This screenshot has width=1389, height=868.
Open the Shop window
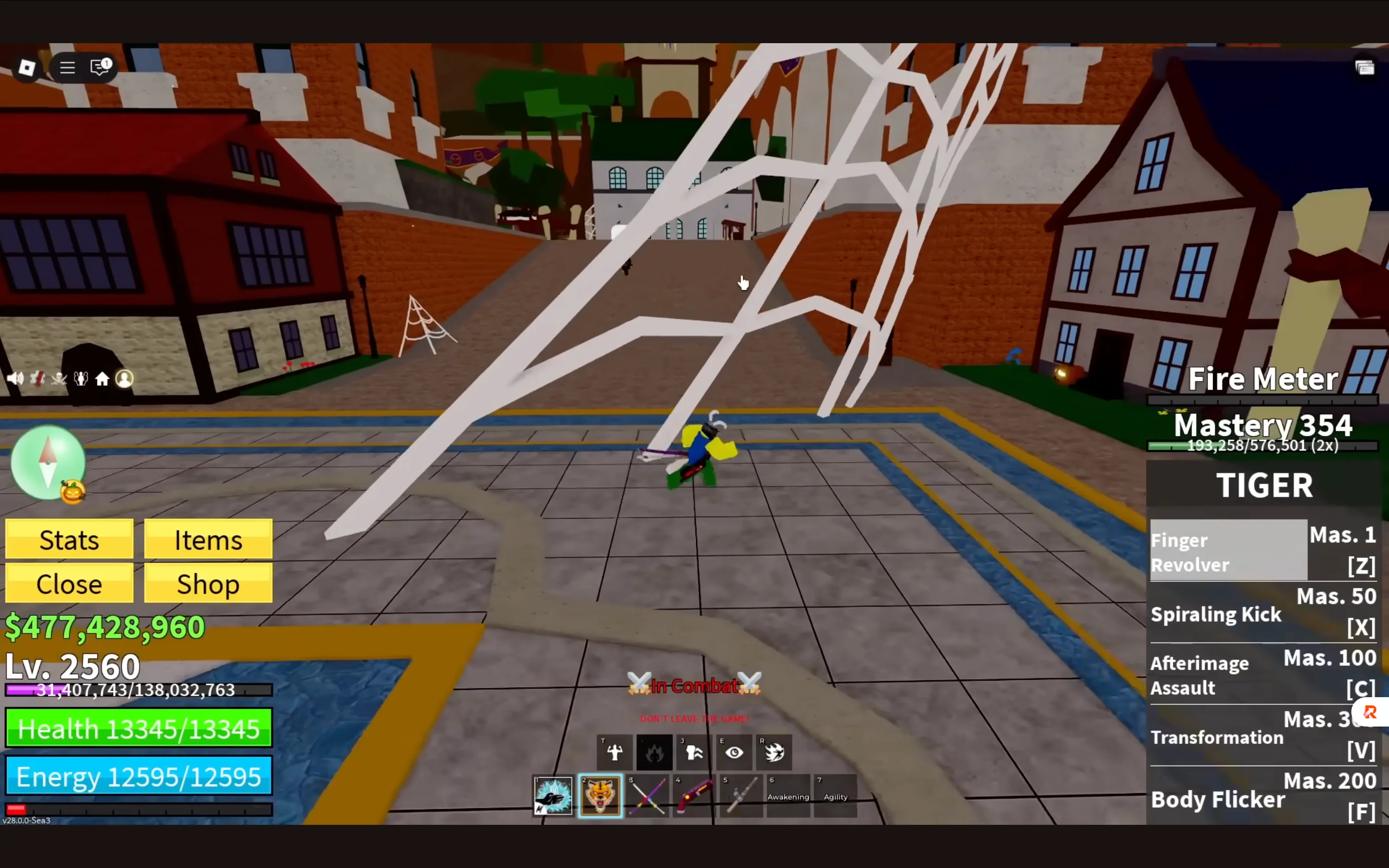coord(208,584)
